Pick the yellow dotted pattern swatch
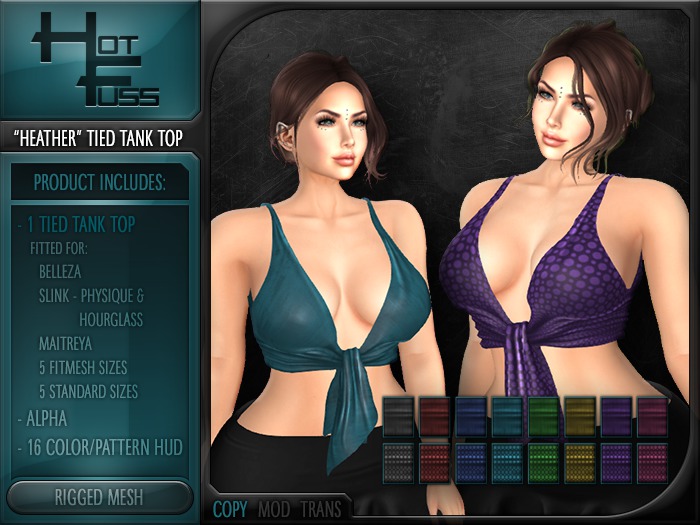Screen dimensions: 700x525 (581, 462)
